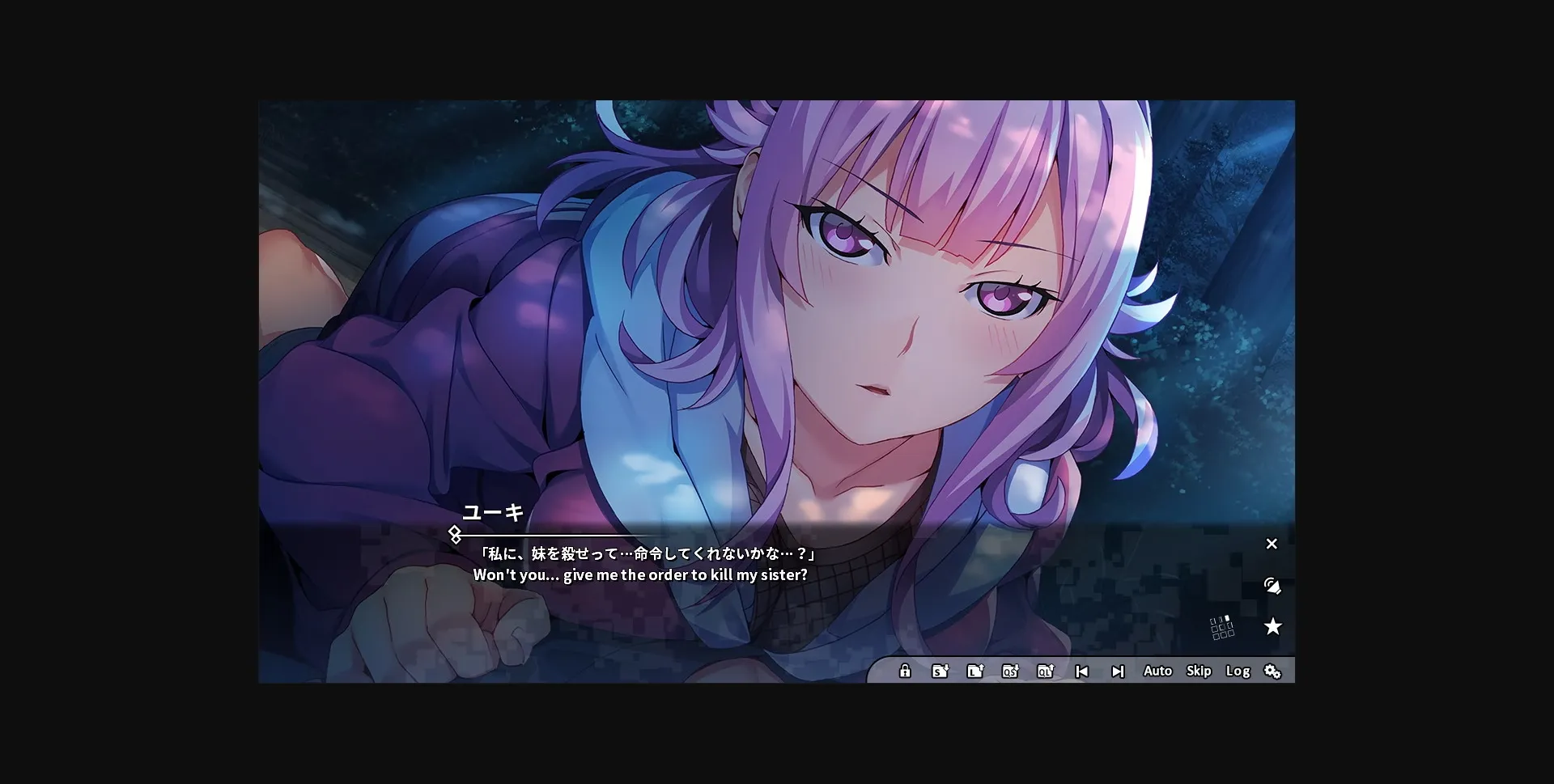Activate the QS quick save slot icon

pyautogui.click(x=1011, y=671)
